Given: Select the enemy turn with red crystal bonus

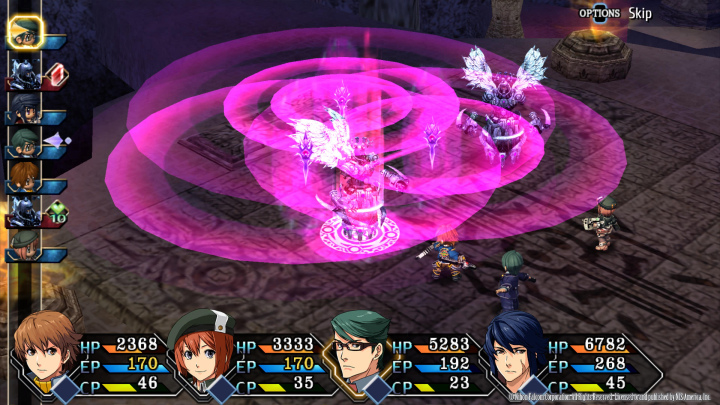Looking at the screenshot, I should pos(24,72).
